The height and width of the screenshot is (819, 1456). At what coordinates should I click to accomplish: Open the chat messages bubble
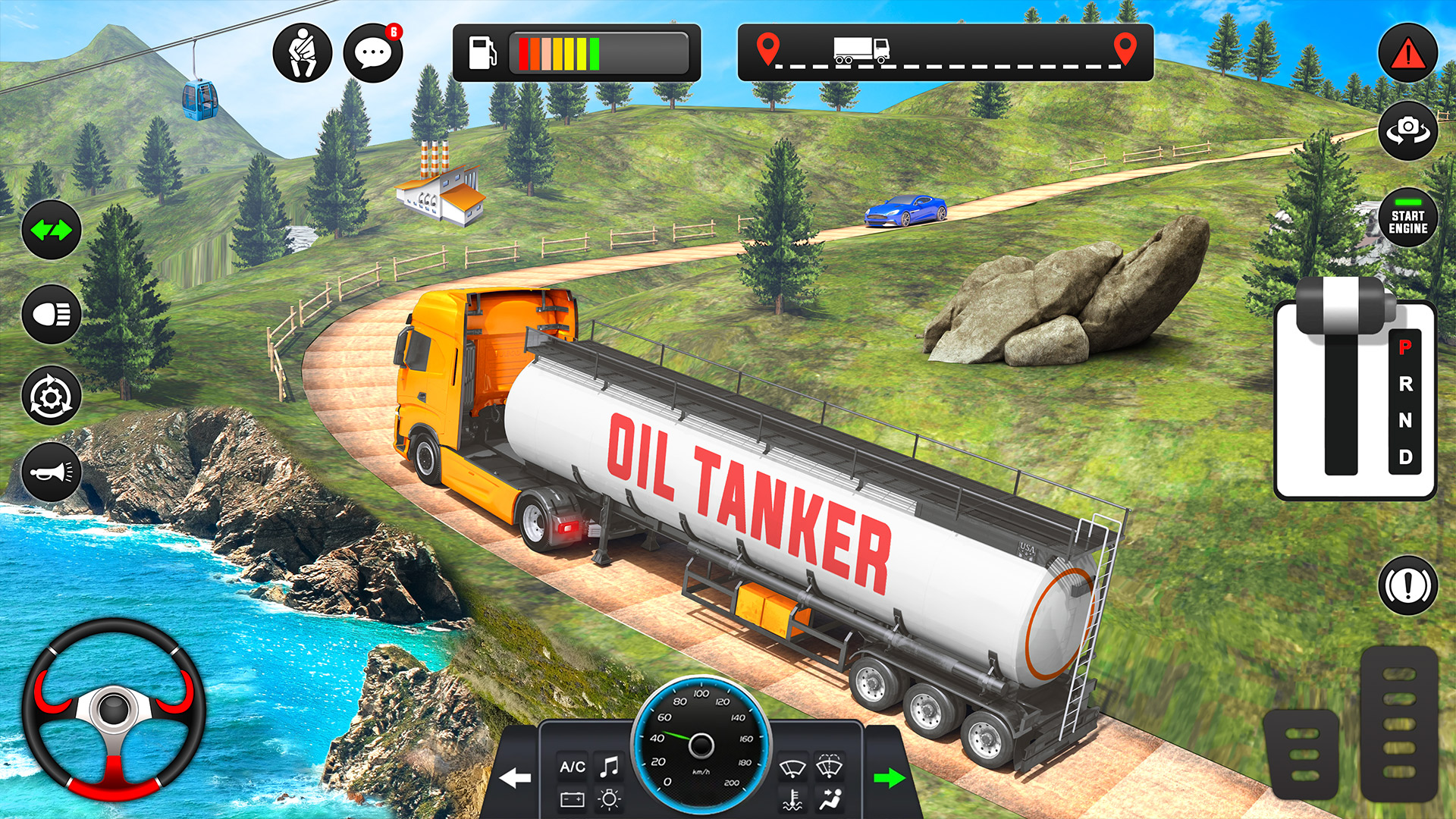point(372,53)
